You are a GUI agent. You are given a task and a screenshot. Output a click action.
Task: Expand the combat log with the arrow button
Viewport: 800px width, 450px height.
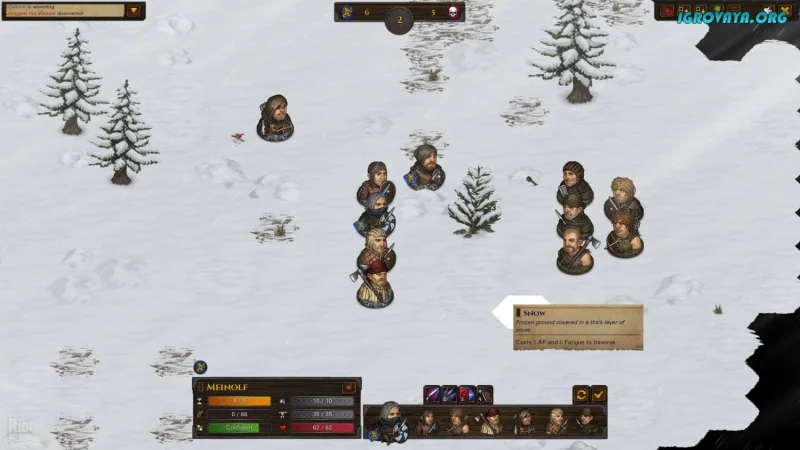pyautogui.click(x=133, y=11)
